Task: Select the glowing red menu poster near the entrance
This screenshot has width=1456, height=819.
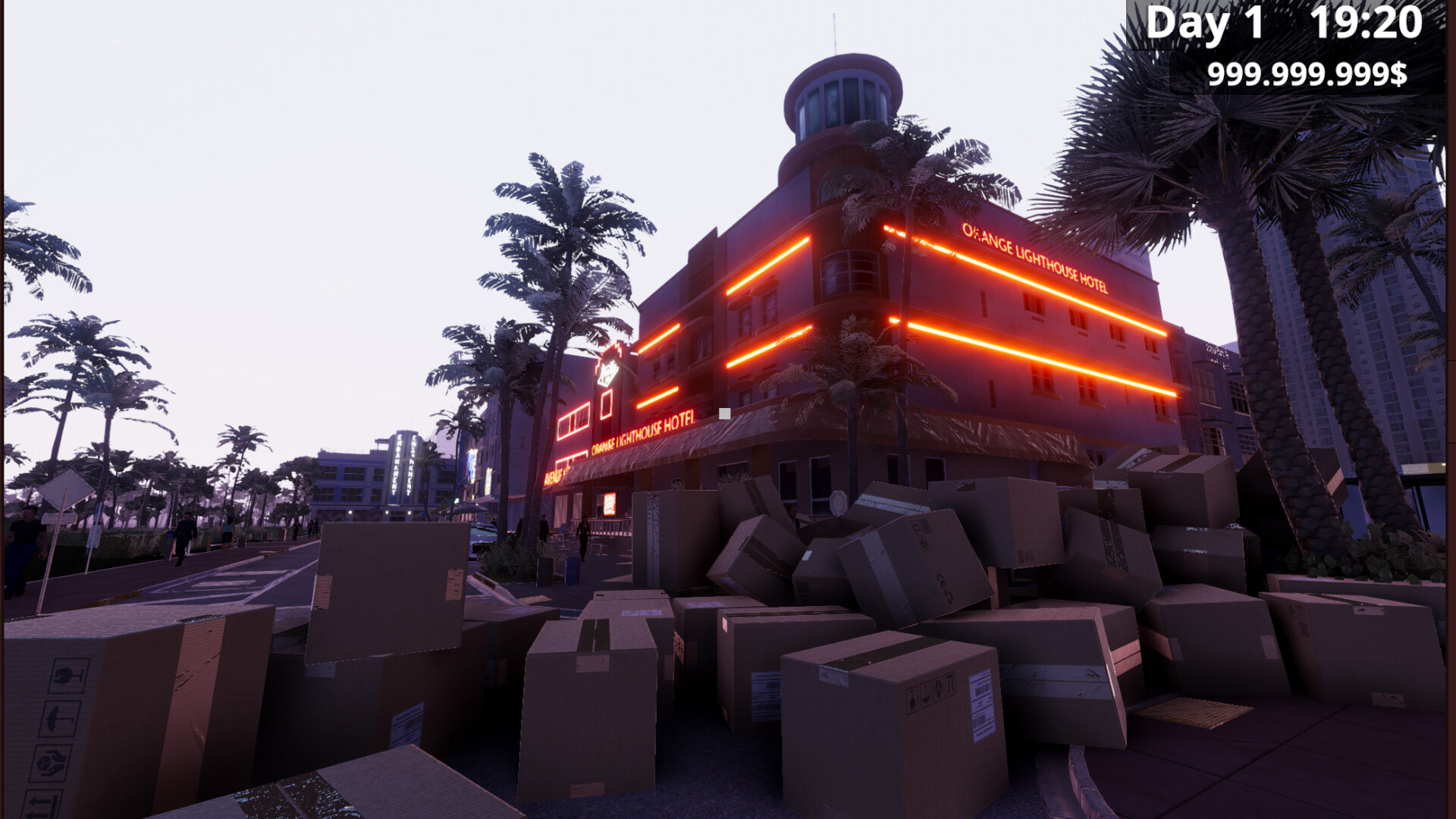Action: (610, 504)
